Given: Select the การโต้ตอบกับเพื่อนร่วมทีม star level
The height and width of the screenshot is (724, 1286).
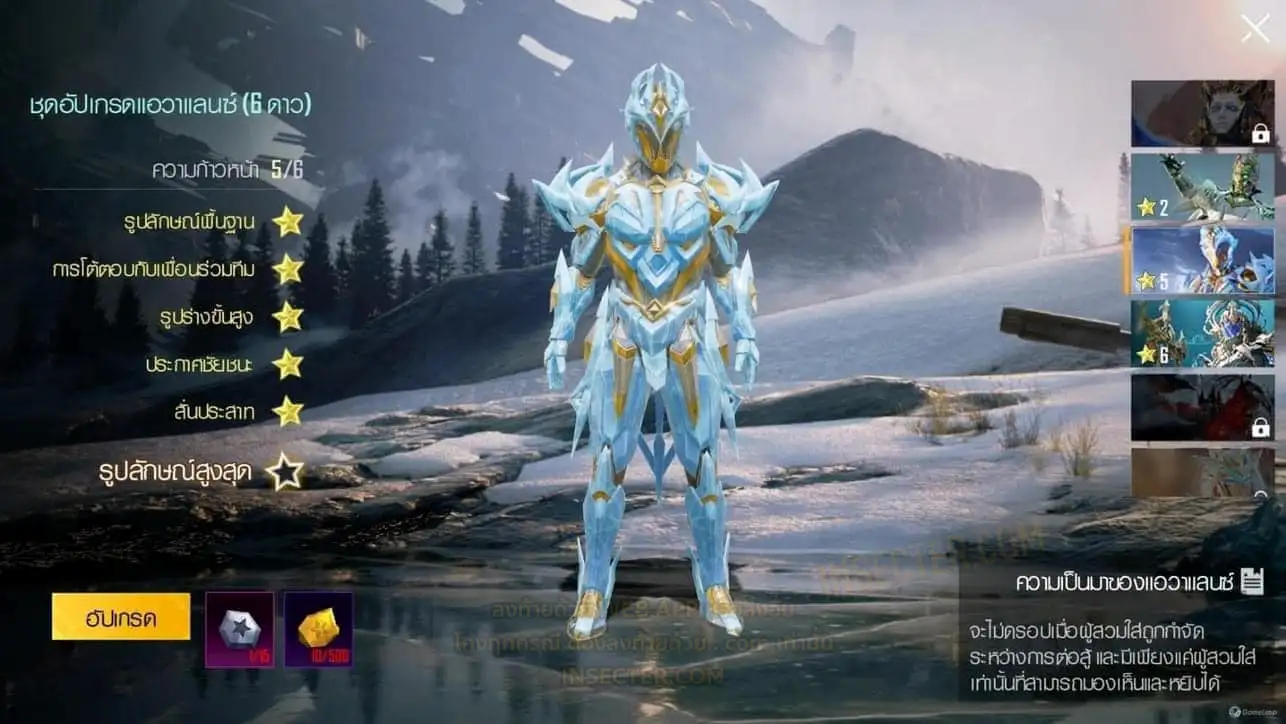Looking at the screenshot, I should (288, 269).
